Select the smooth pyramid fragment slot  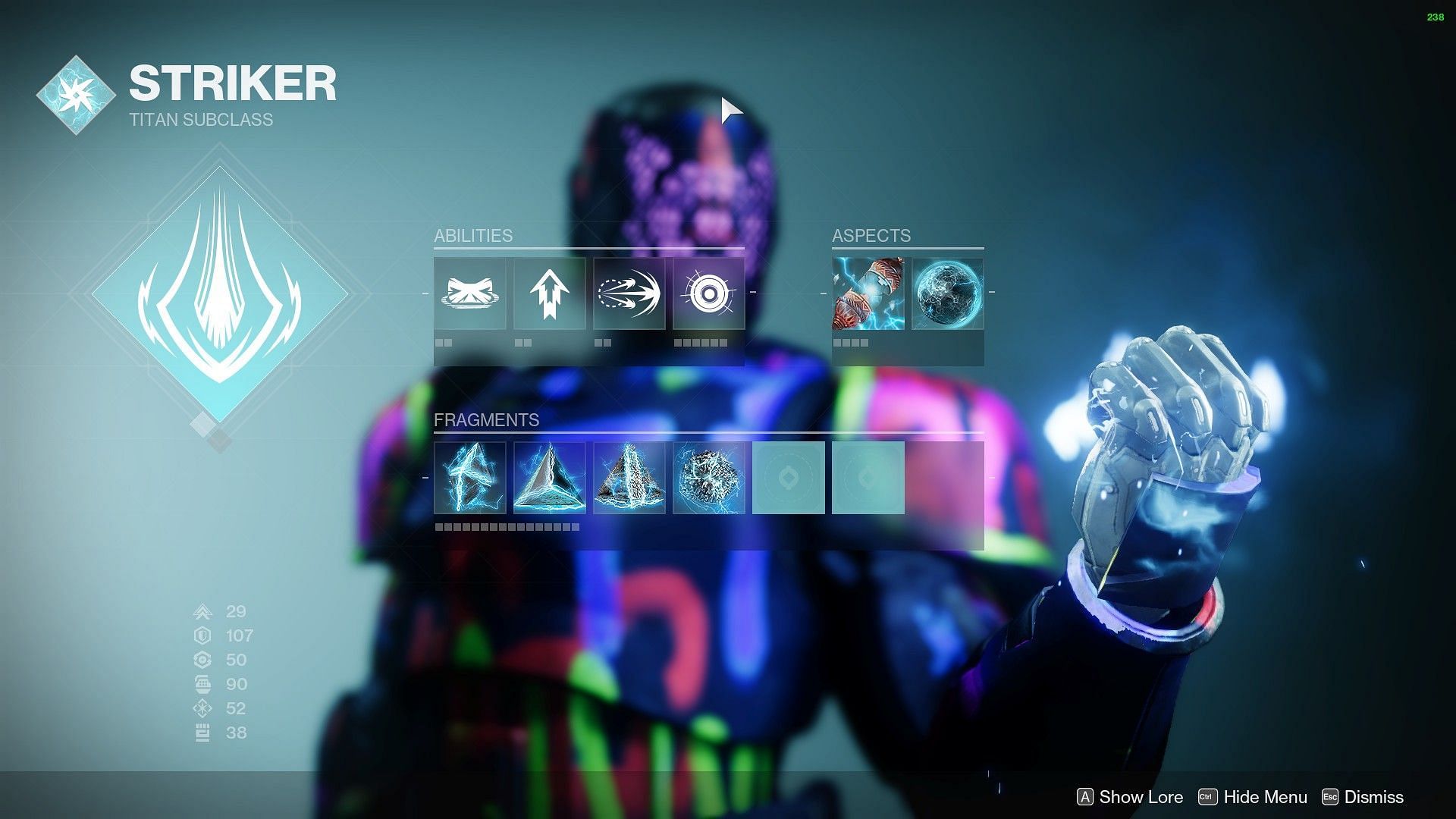tap(550, 478)
